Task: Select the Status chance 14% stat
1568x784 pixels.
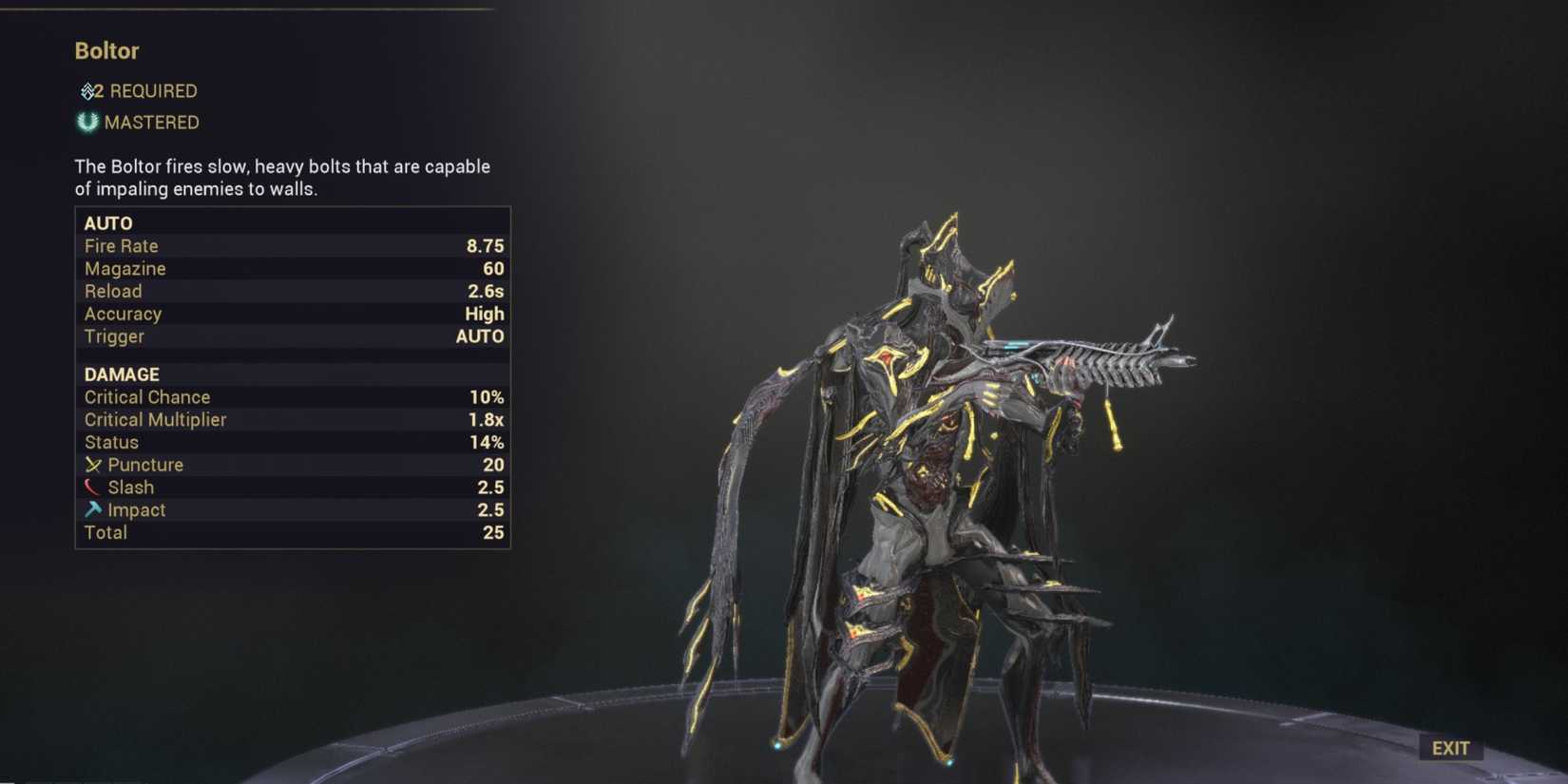Action: click(285, 442)
